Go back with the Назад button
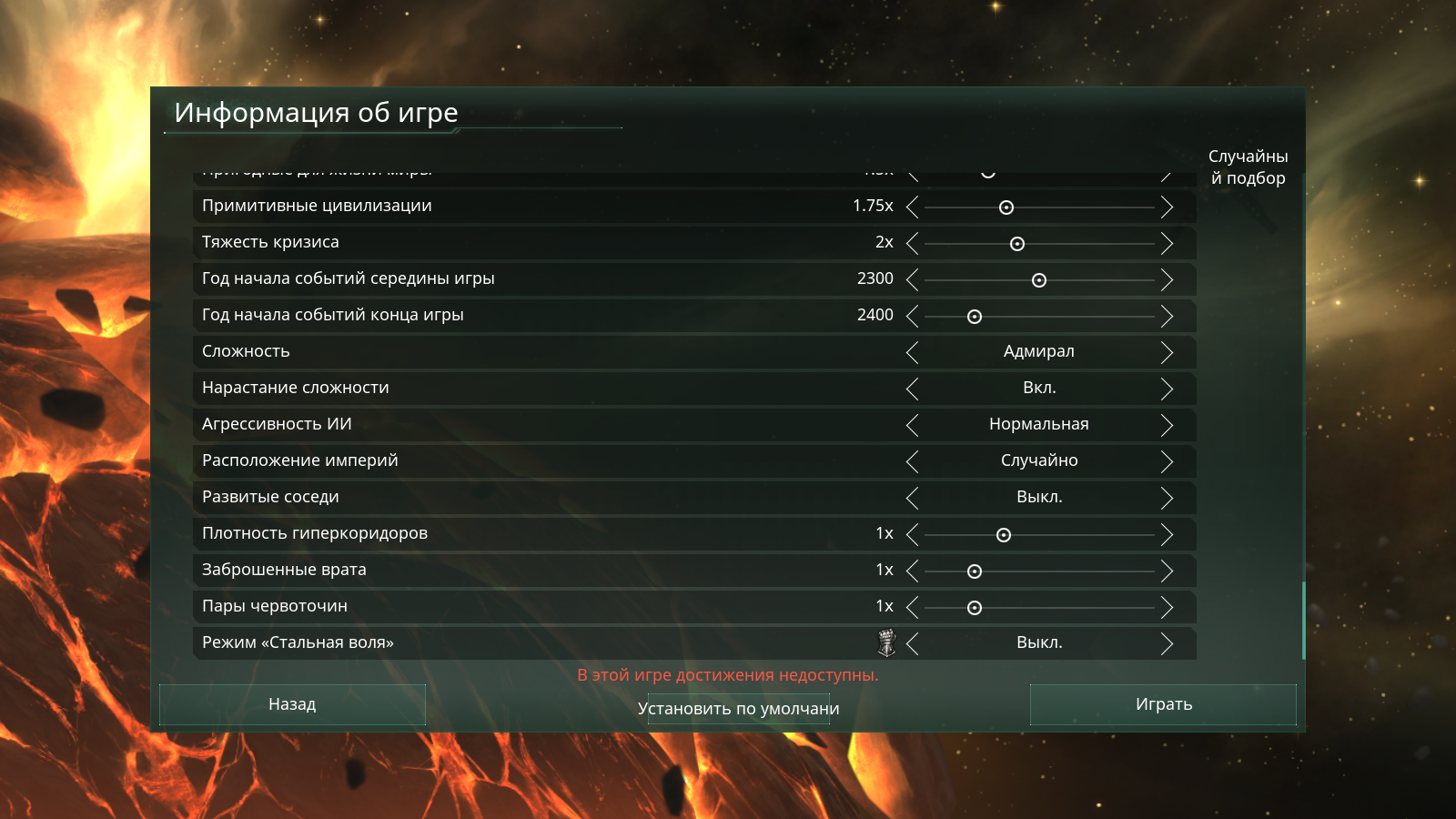The height and width of the screenshot is (819, 1456). pos(292,704)
